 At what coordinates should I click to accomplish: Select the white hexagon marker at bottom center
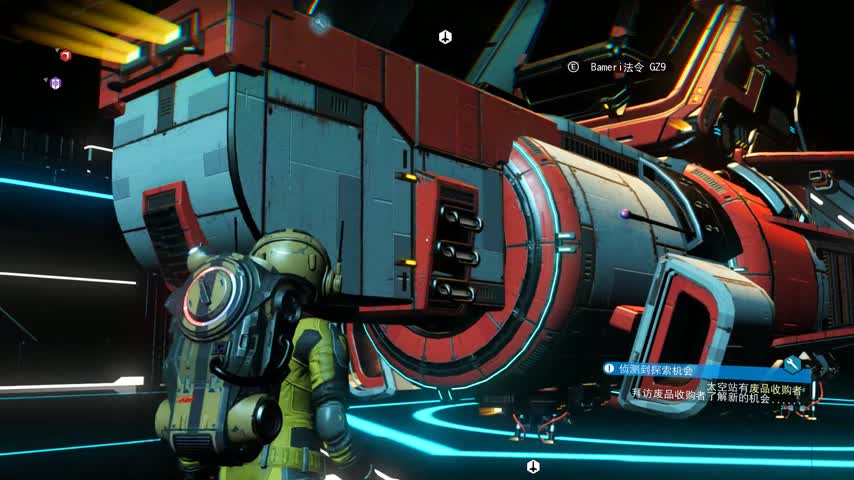click(533, 466)
